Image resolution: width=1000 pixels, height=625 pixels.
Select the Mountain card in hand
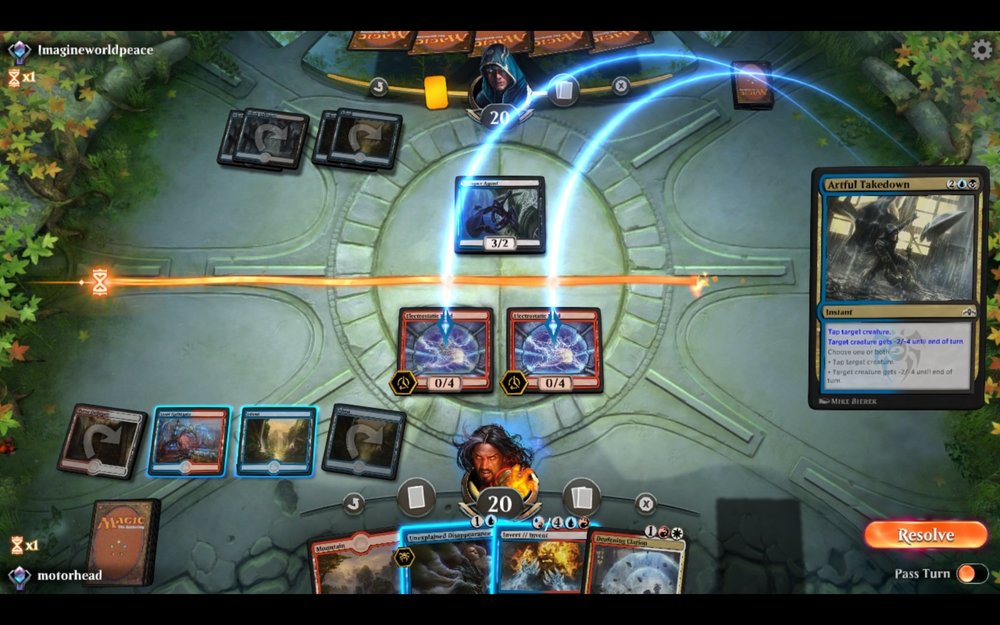pyautogui.click(x=352, y=565)
